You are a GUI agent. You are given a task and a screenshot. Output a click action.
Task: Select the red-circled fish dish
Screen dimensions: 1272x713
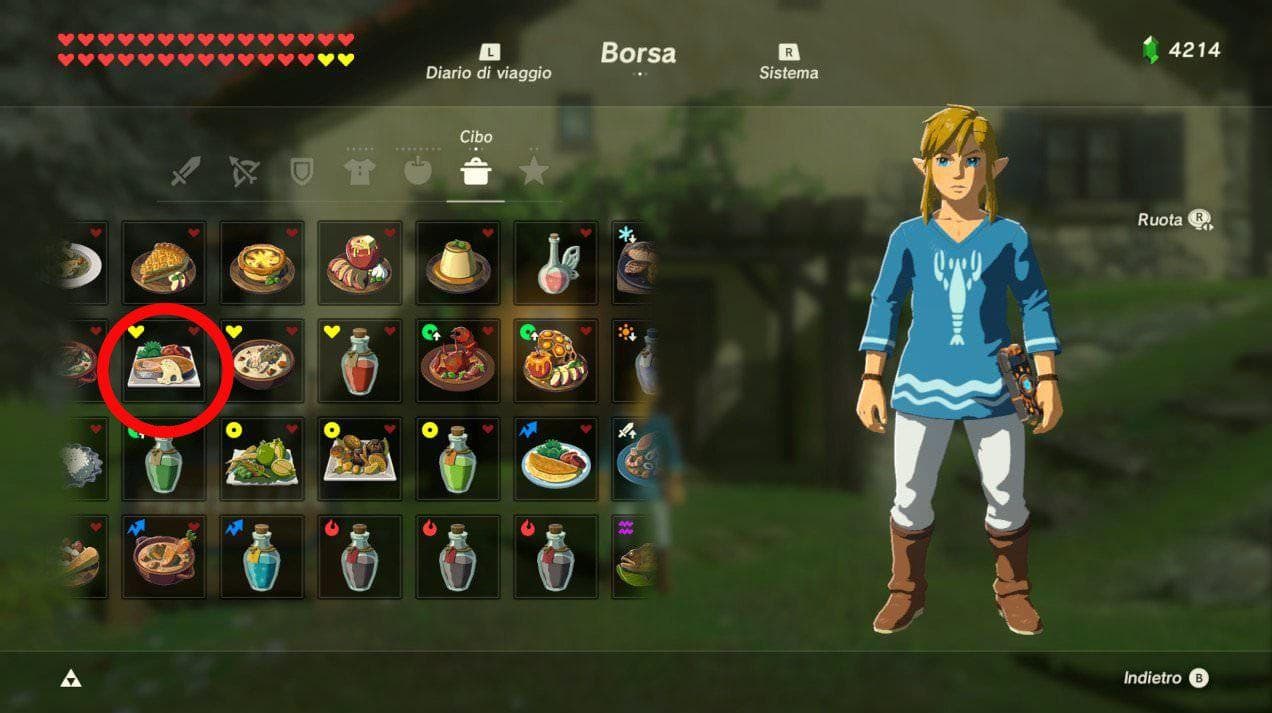[164, 362]
